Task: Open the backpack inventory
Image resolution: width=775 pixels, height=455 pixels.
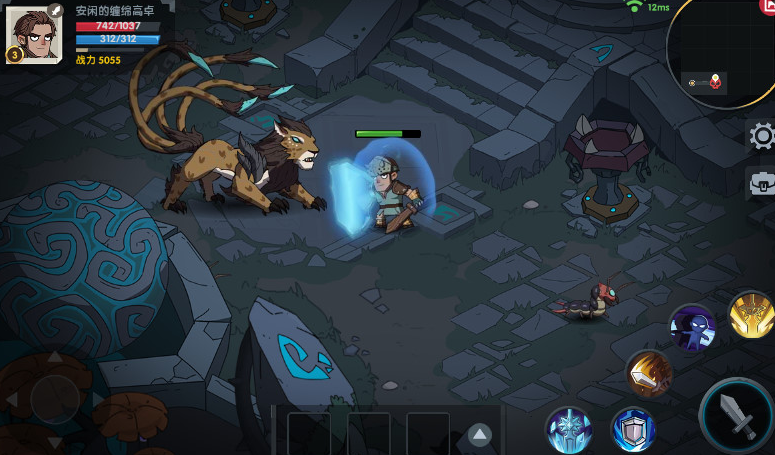Action: point(762,184)
